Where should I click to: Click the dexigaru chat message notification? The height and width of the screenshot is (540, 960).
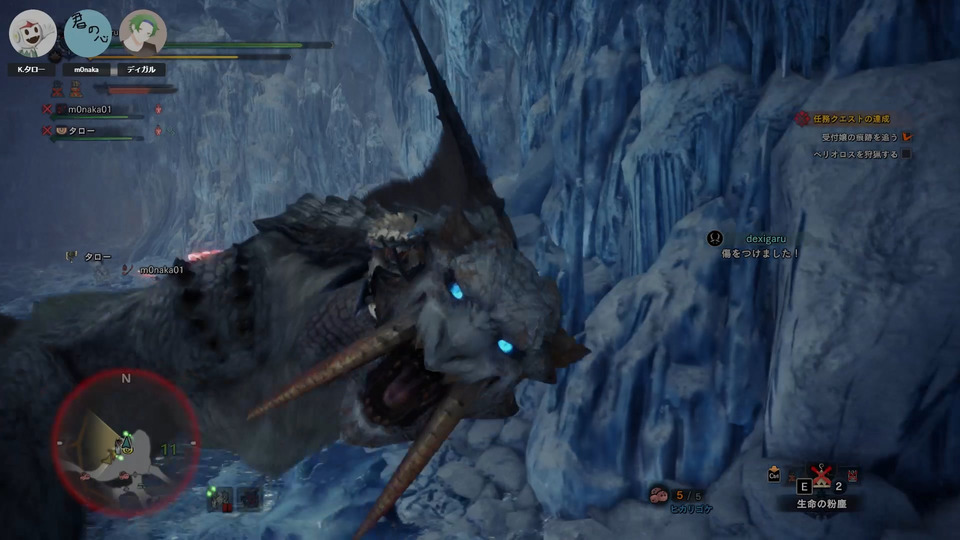(760, 246)
